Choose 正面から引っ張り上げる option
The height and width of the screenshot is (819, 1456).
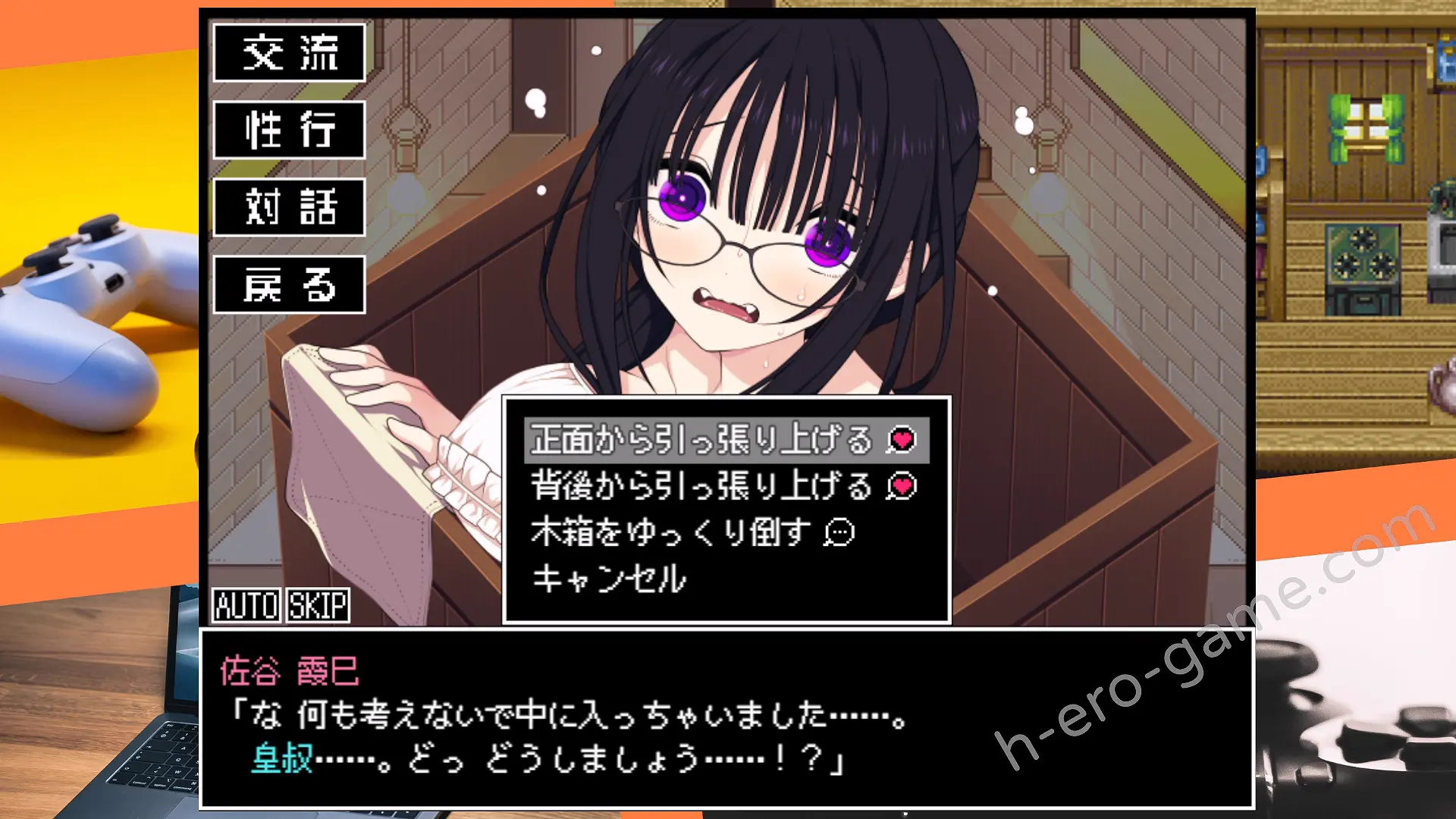pos(726,440)
